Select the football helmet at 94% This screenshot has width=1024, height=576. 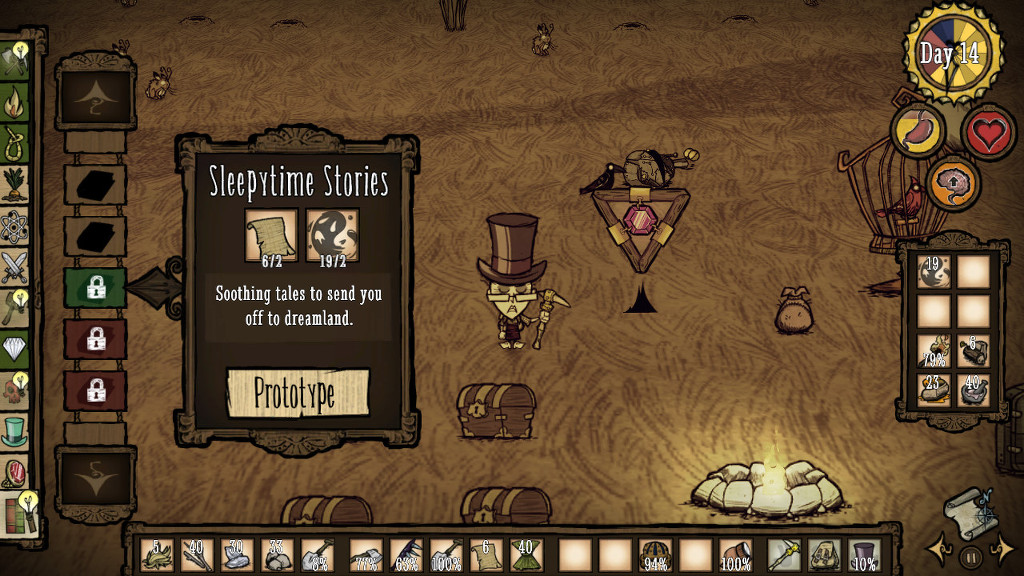coord(654,555)
